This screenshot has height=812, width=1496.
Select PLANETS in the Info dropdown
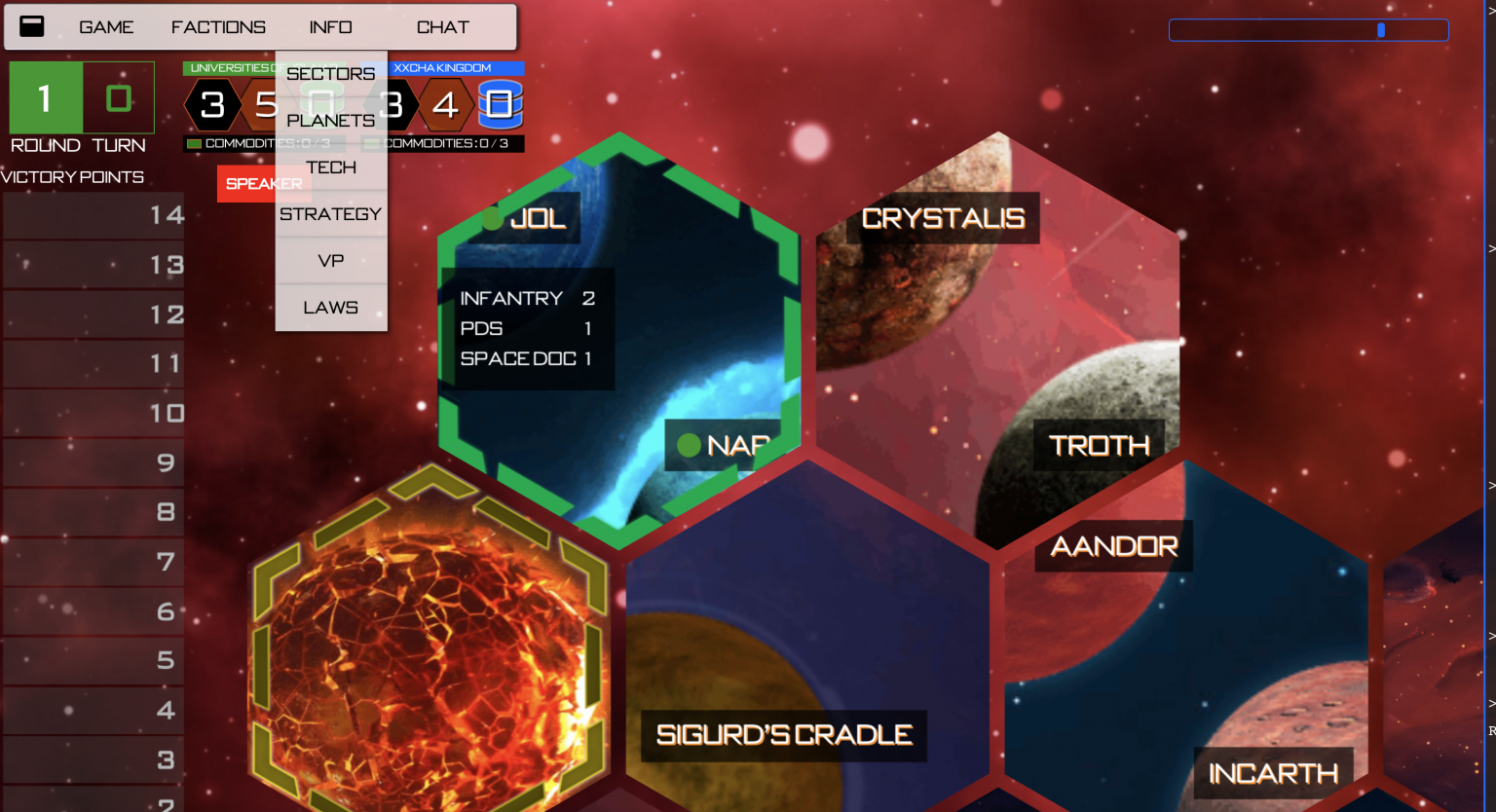point(331,121)
